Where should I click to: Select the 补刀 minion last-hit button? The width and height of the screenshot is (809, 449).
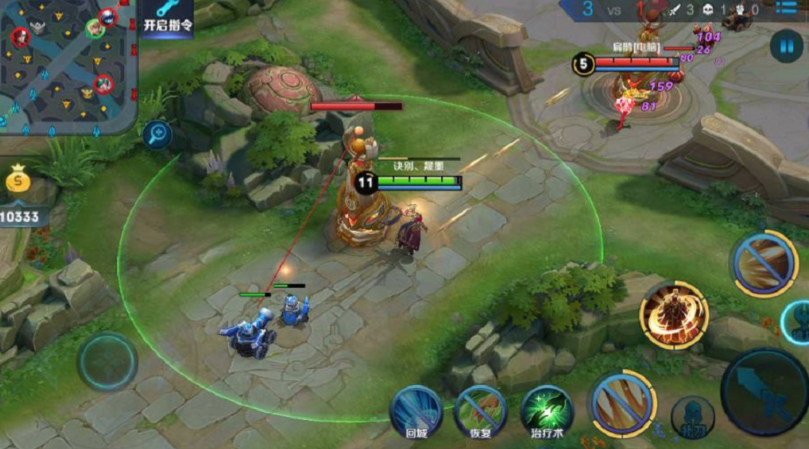692,415
